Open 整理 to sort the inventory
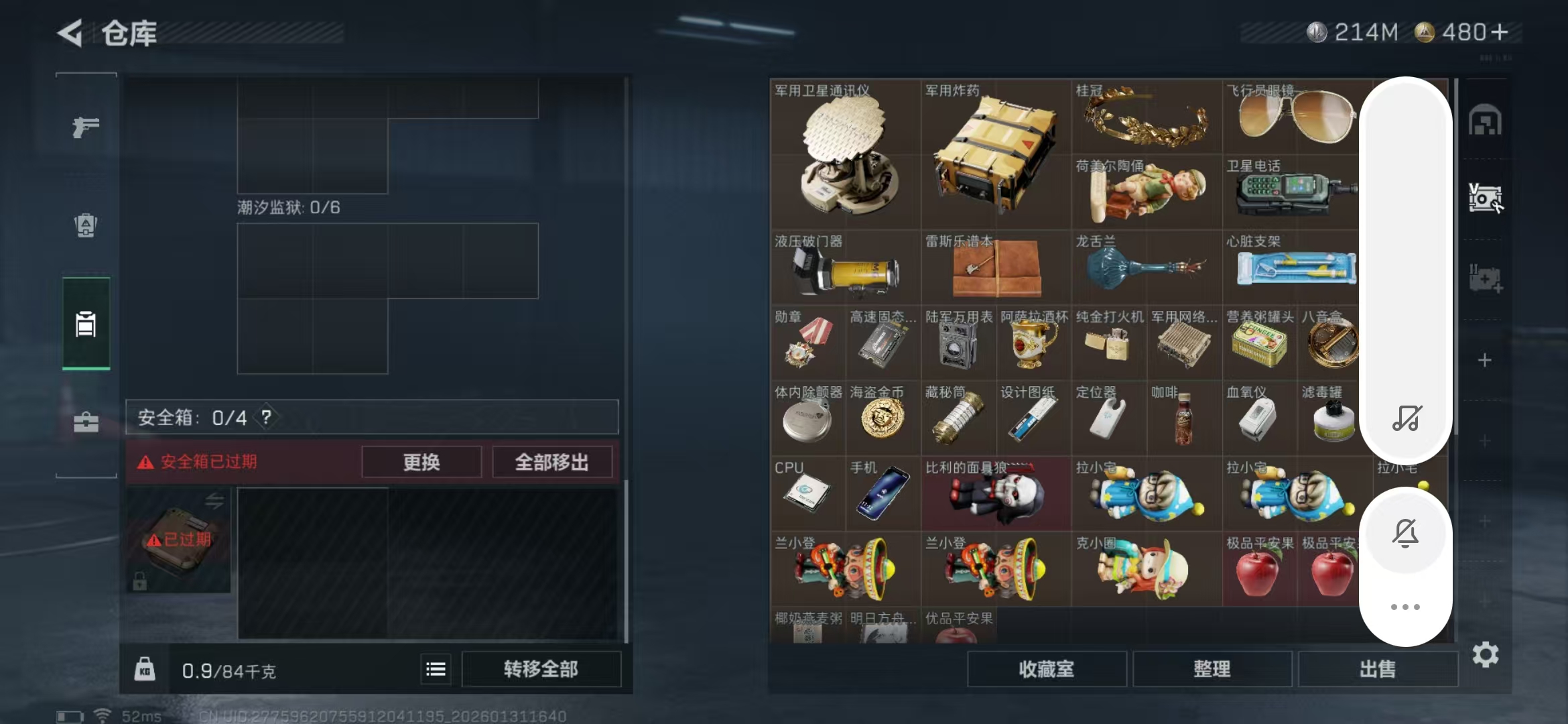 [x=1214, y=669]
